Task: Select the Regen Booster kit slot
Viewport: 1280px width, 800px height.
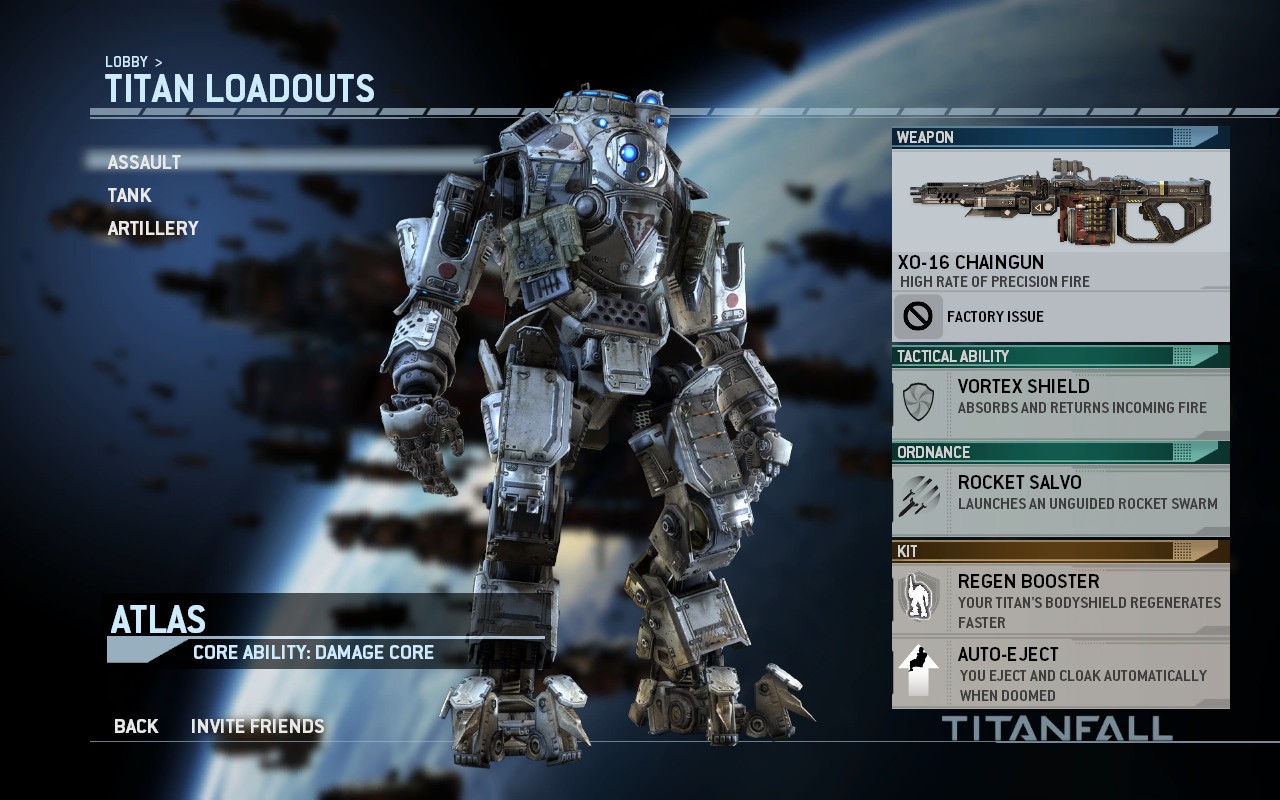Action: point(1060,600)
